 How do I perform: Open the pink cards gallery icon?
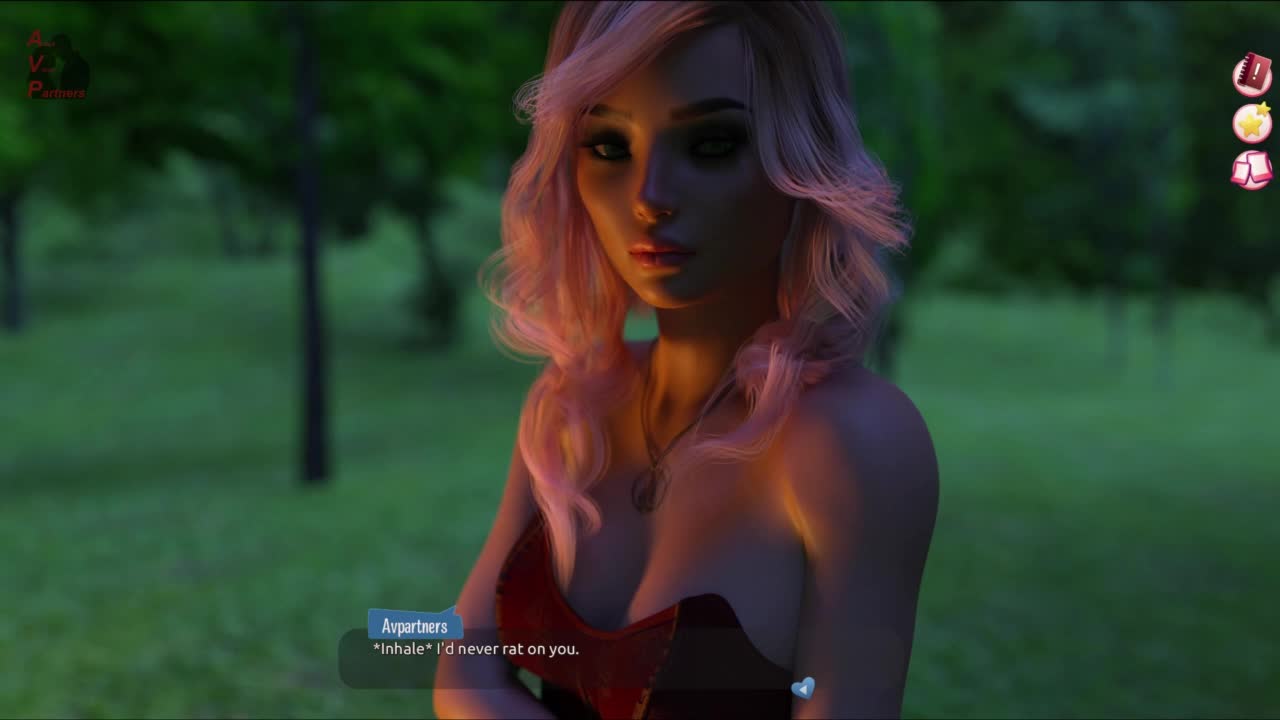click(x=1251, y=169)
